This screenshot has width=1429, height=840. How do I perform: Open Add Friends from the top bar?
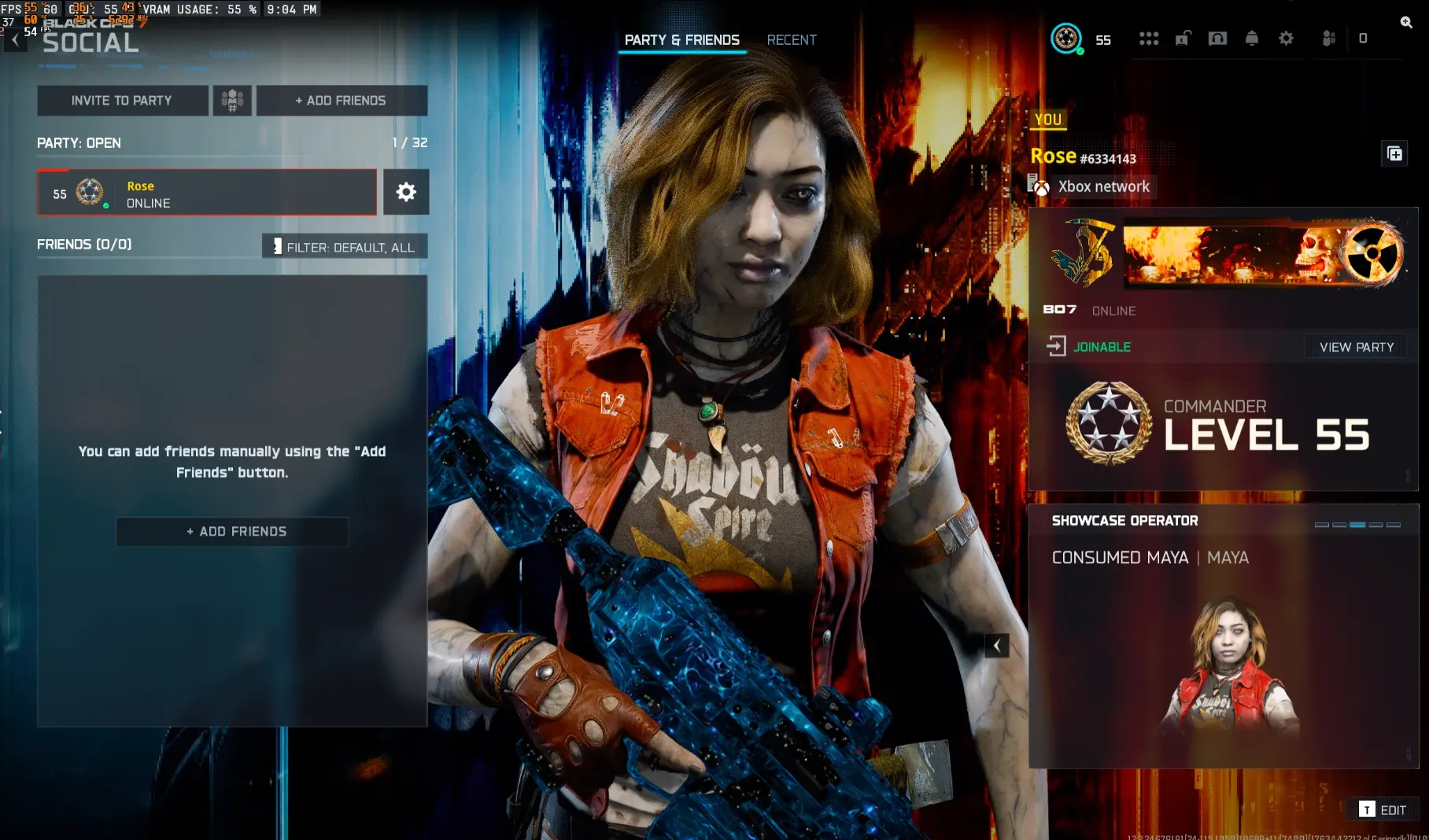click(342, 101)
